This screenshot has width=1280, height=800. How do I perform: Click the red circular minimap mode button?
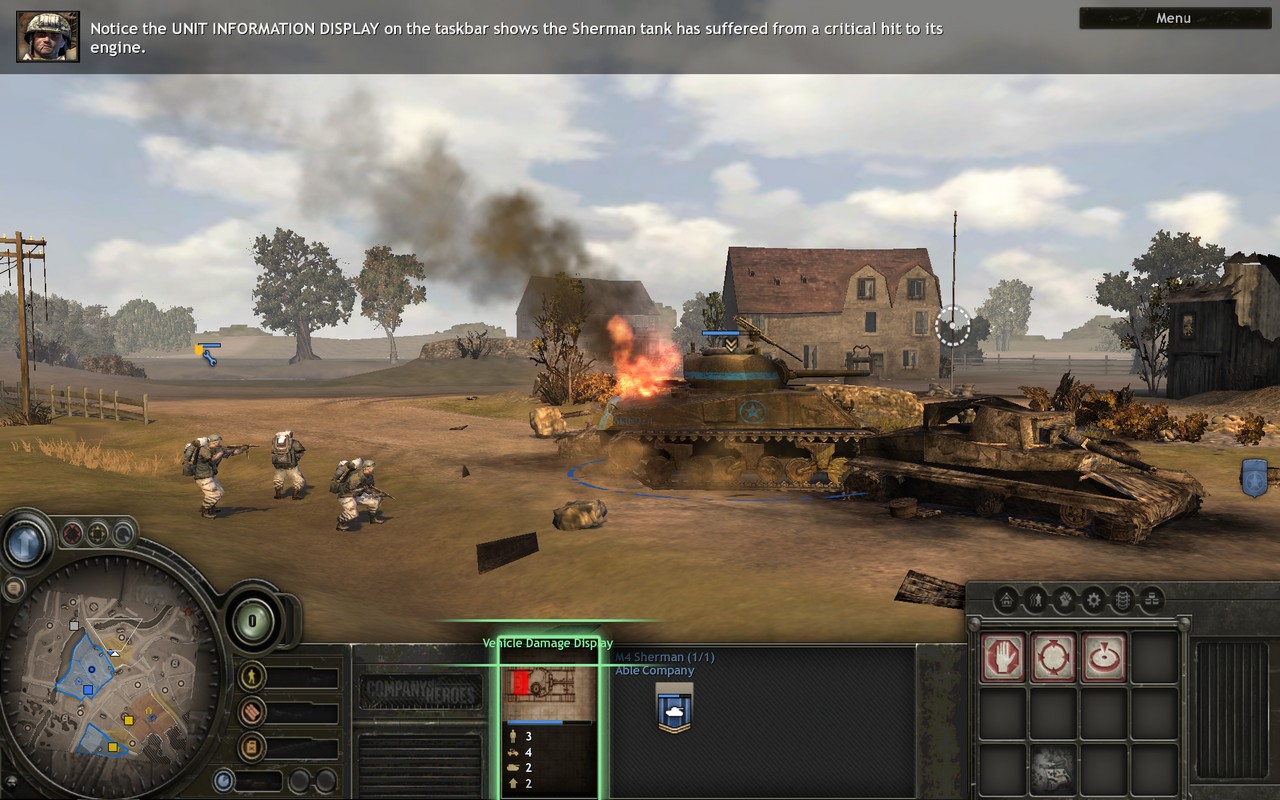(x=73, y=534)
